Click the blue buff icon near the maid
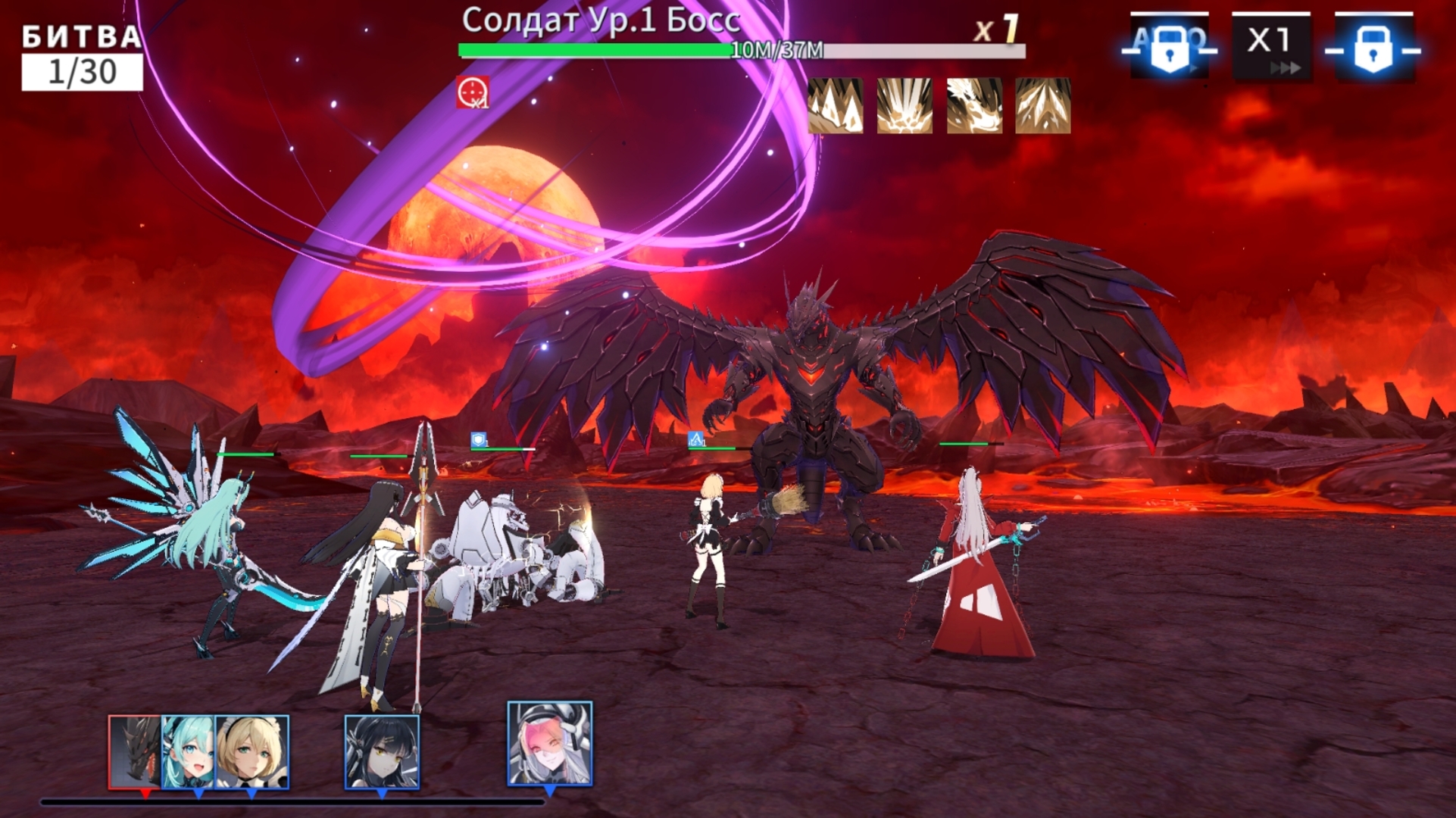Viewport: 1456px width, 818px height. point(695,438)
